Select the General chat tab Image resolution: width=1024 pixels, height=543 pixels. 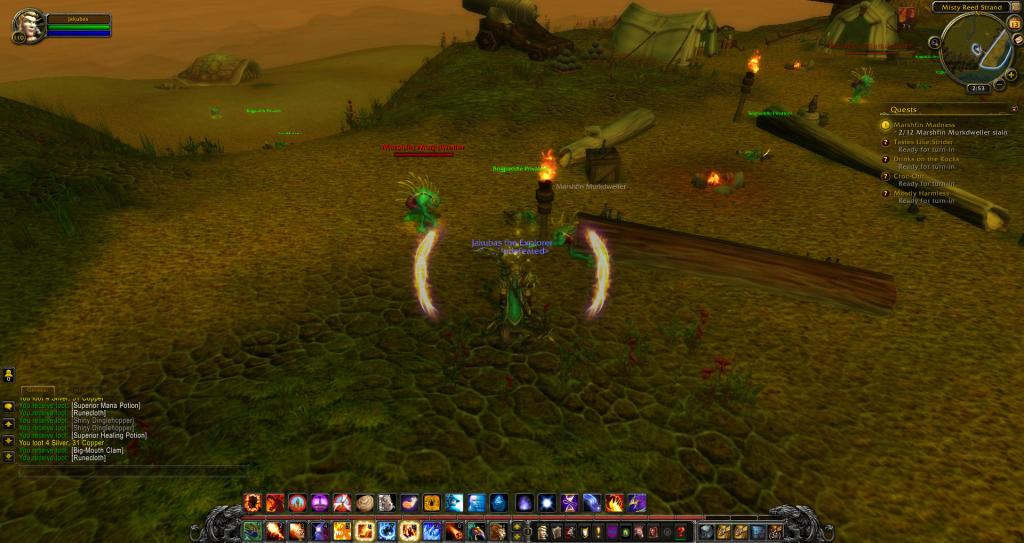coord(38,389)
